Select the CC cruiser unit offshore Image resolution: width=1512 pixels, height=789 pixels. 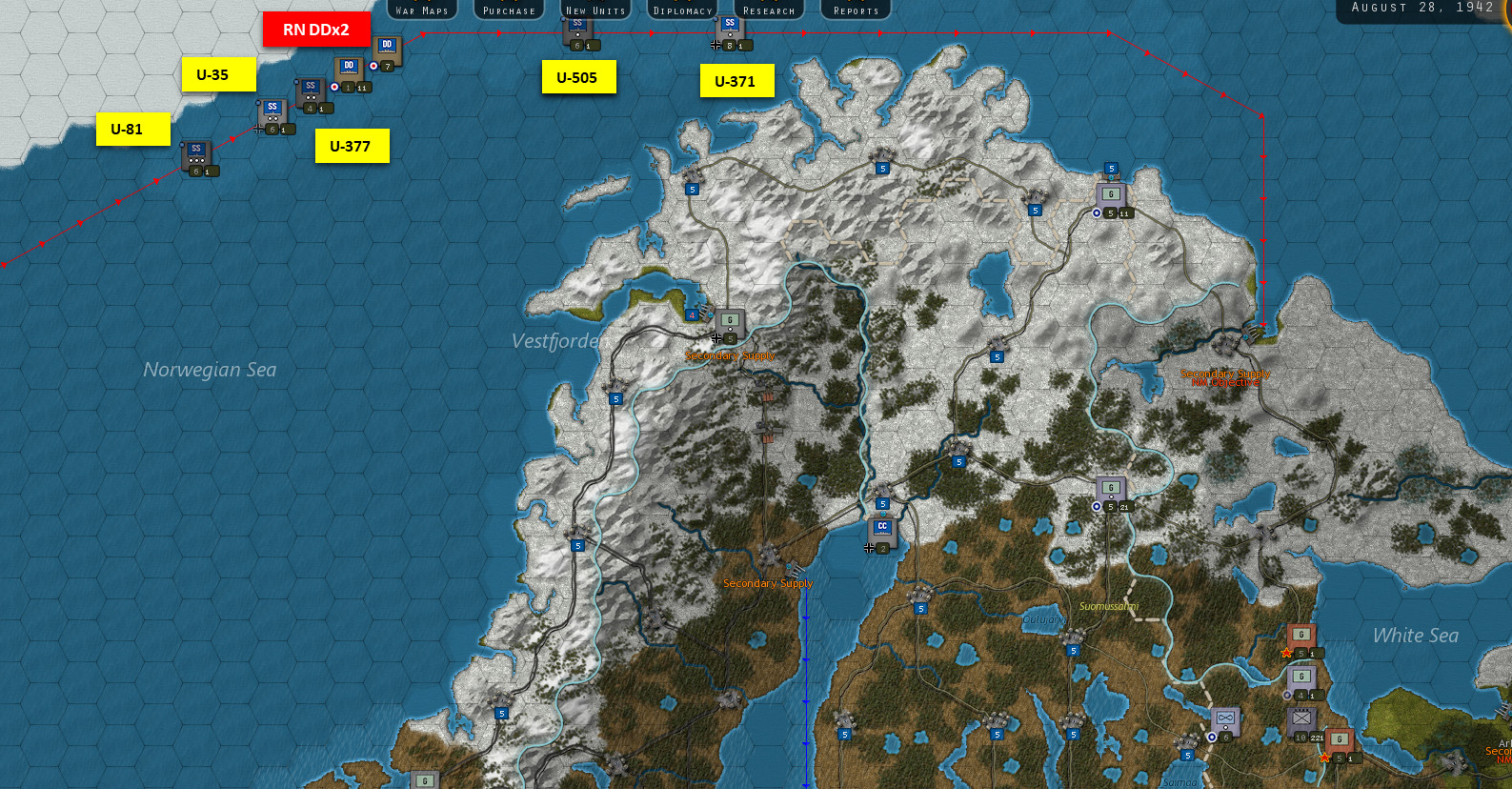tap(881, 527)
